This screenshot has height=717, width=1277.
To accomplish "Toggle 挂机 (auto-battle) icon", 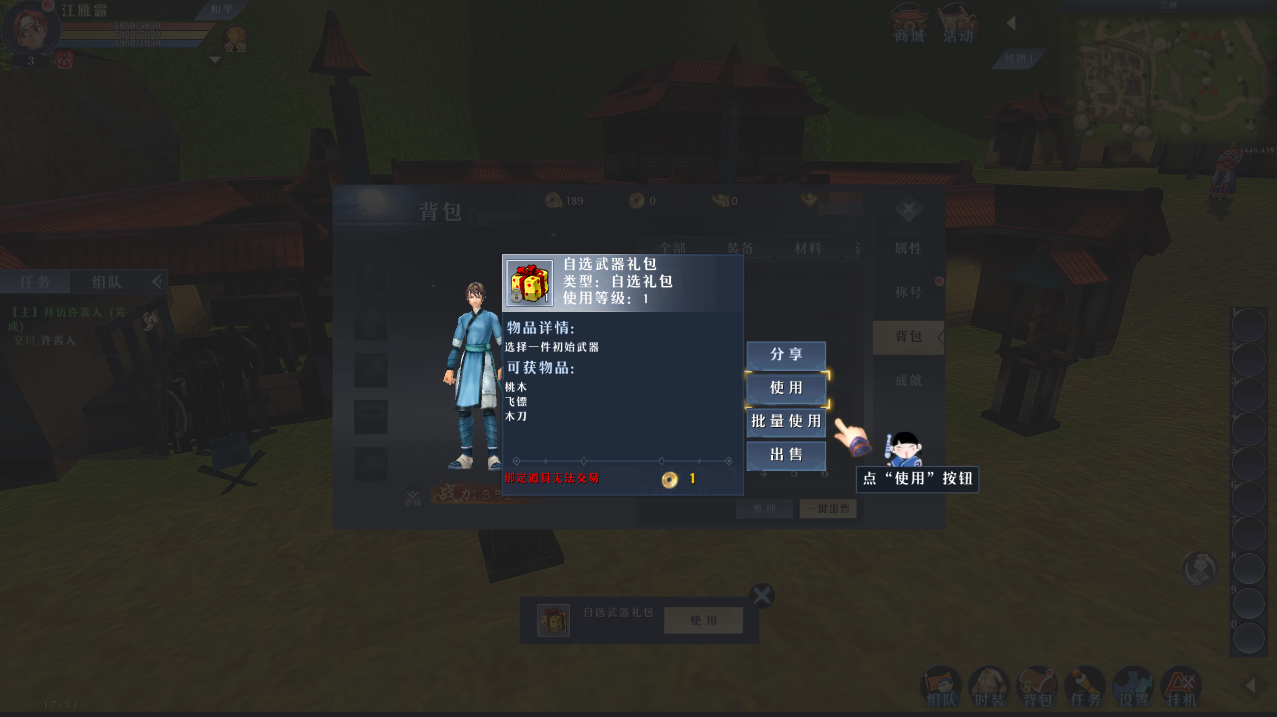I will 1181,687.
